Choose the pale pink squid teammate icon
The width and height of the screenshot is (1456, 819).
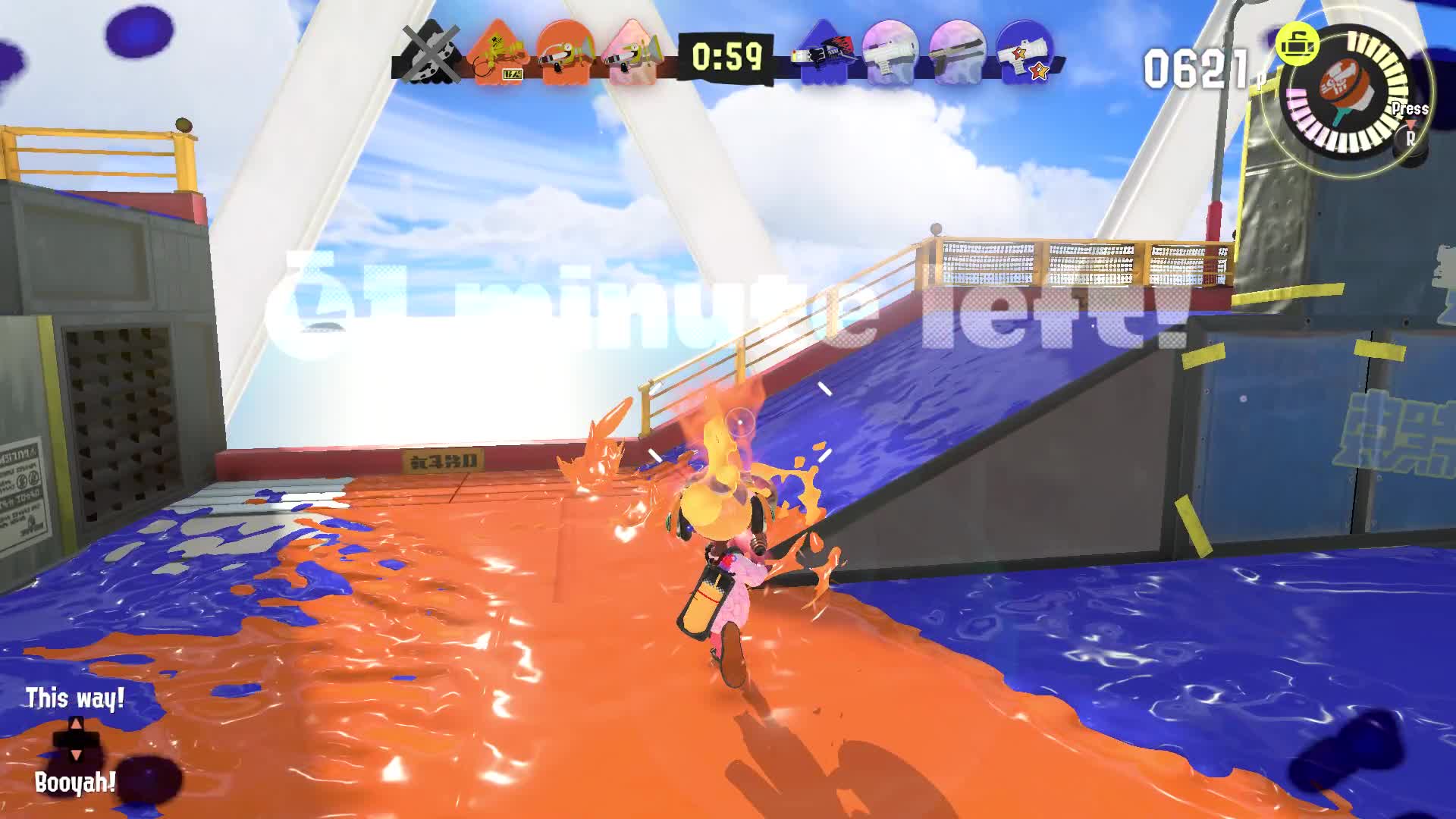point(633,55)
